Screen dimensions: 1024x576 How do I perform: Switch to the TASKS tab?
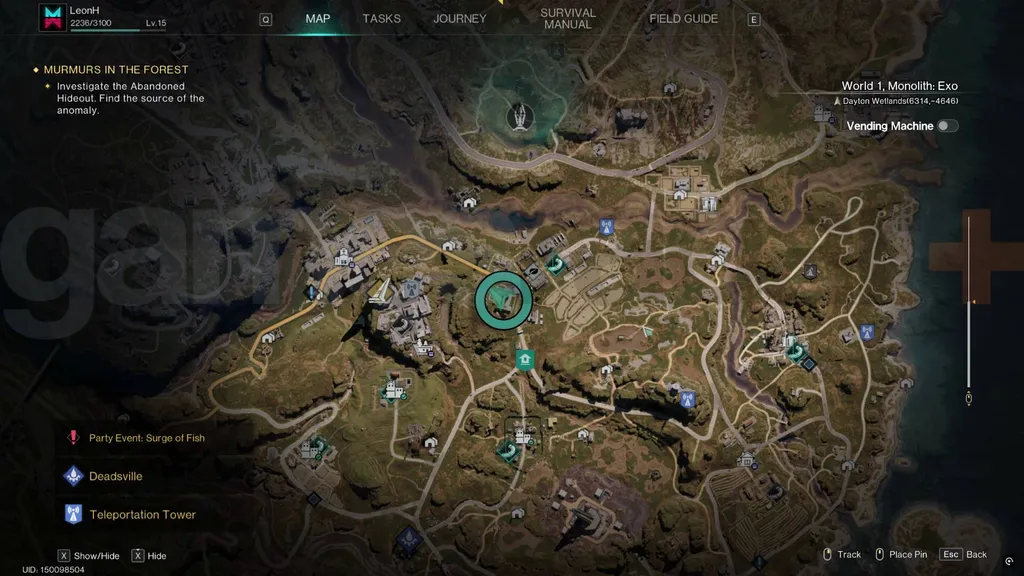point(381,19)
